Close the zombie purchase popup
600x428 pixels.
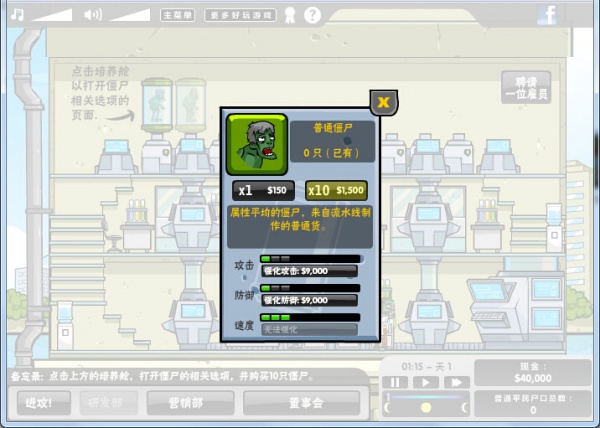[x=382, y=102]
